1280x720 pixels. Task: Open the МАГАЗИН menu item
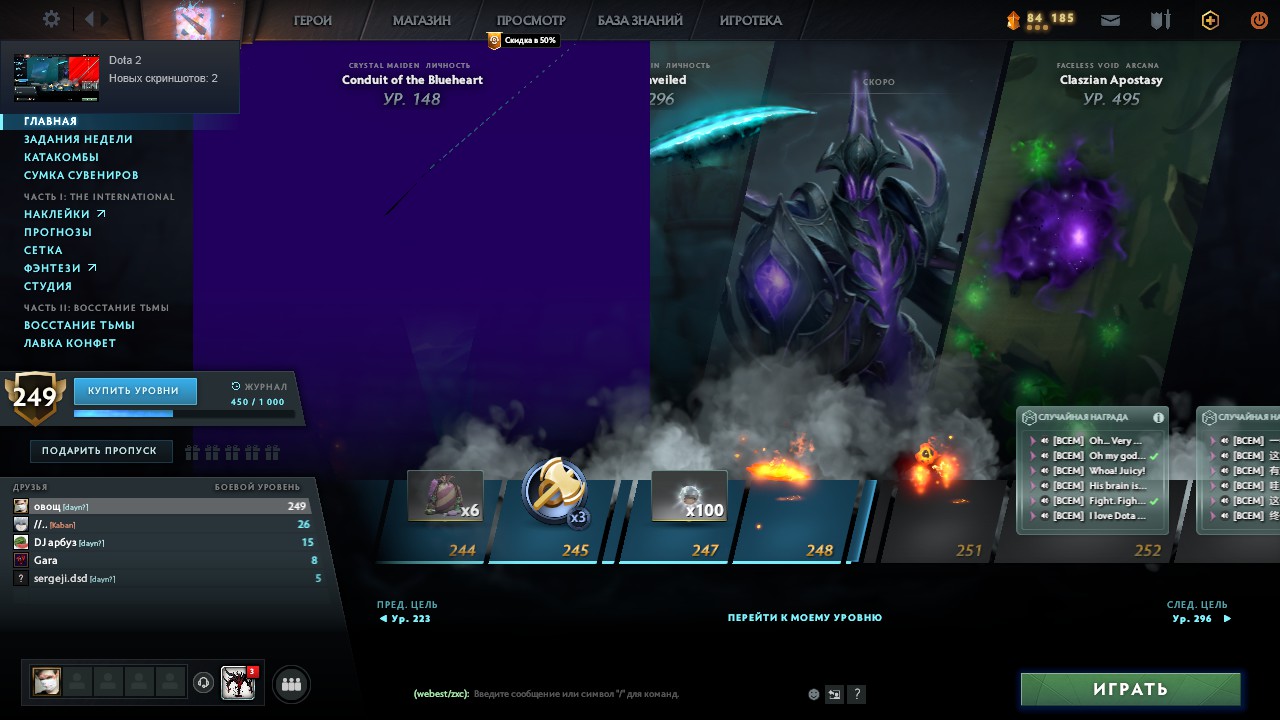coord(420,20)
